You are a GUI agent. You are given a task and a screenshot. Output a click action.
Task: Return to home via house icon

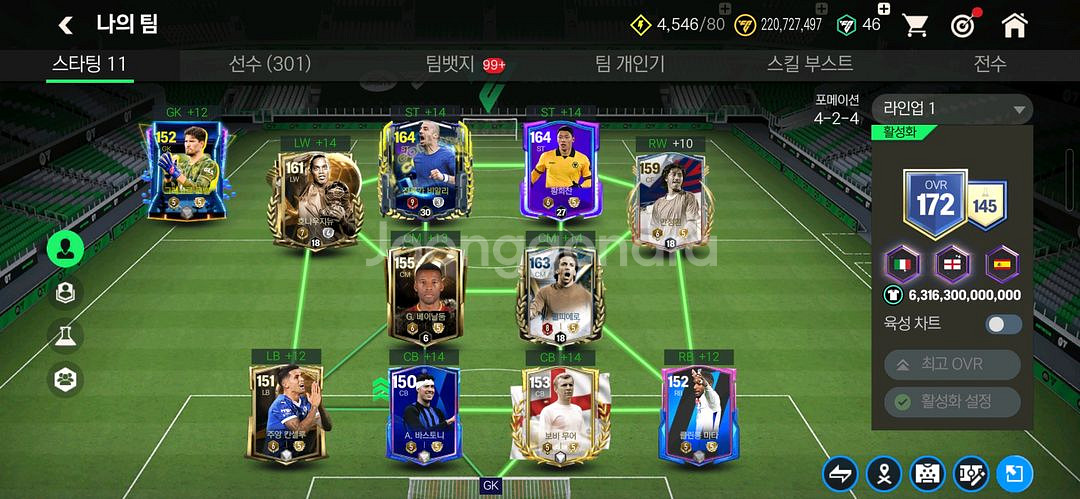(1014, 25)
